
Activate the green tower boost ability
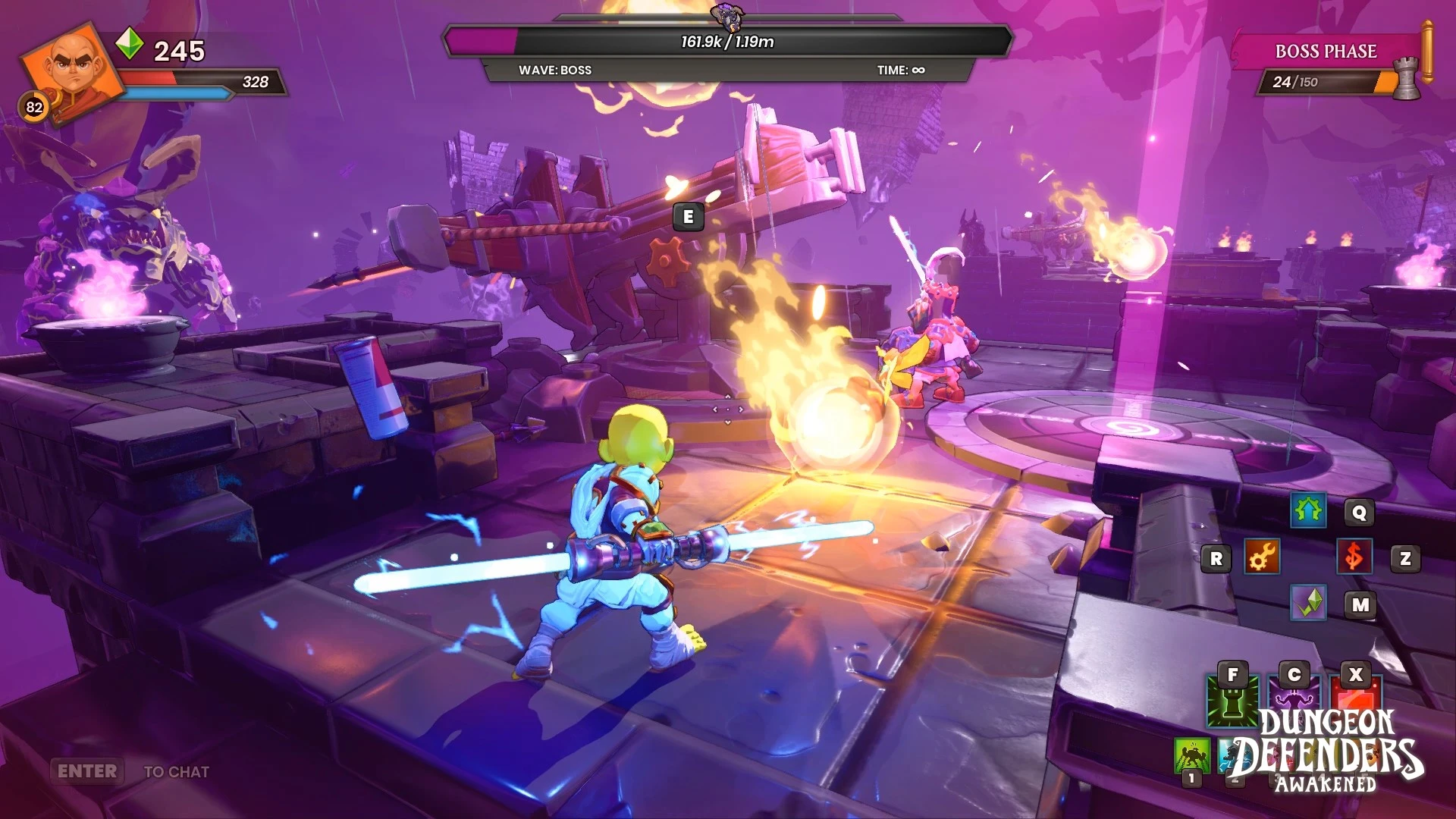1232,701
